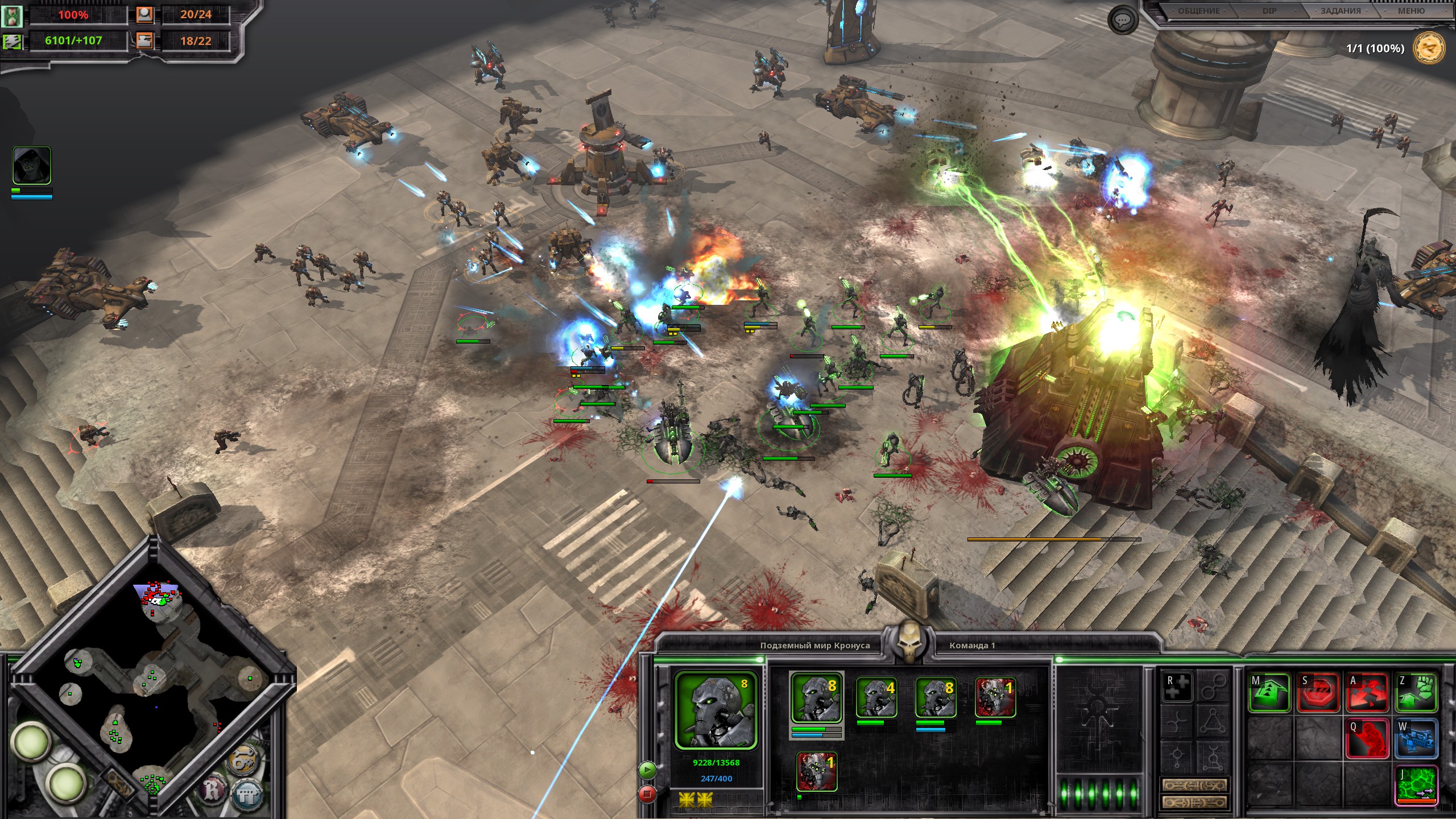The image size is (1456, 819).
Task: Use the green teleport ability (J)
Action: tap(1416, 785)
